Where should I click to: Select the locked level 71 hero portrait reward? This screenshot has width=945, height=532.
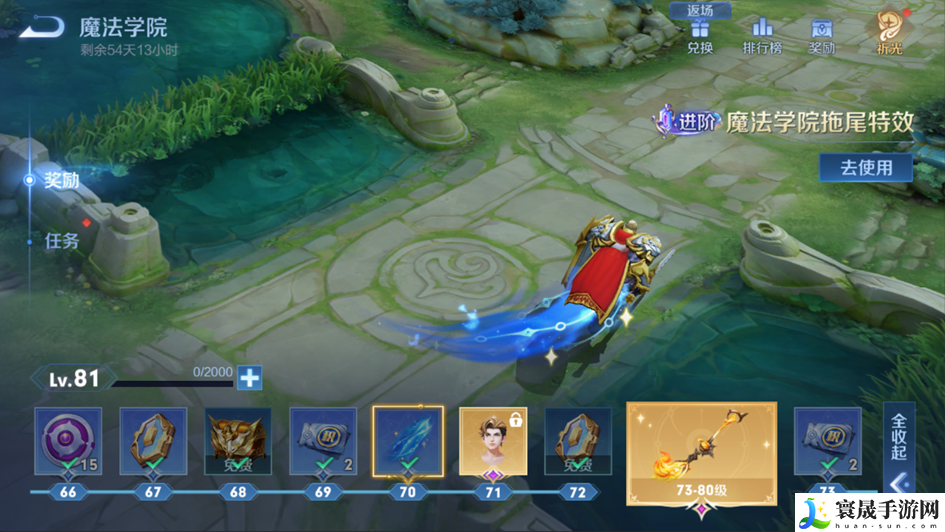pos(492,440)
